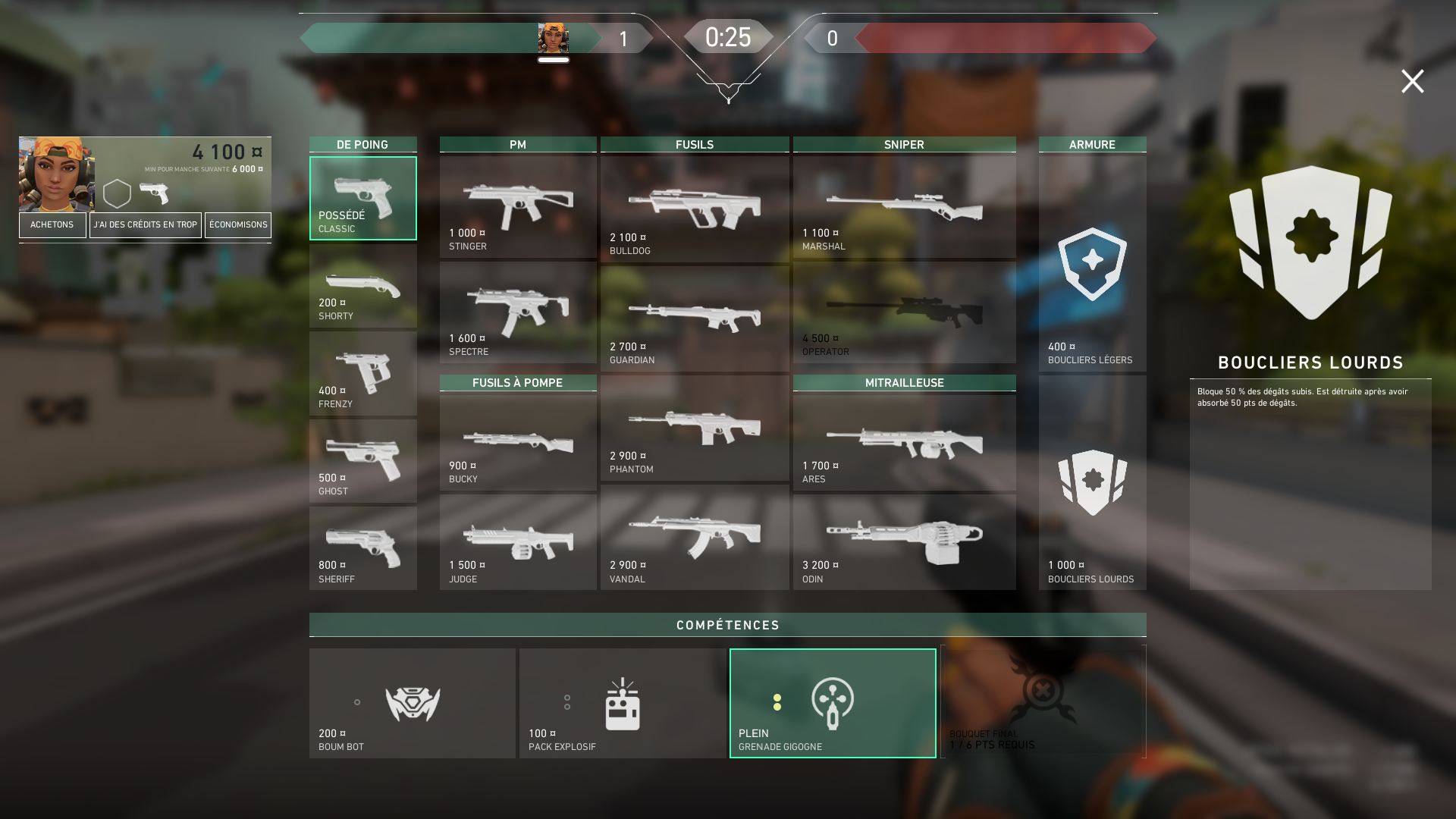Click the ACHETONS request button
The height and width of the screenshot is (819, 1456).
click(52, 225)
